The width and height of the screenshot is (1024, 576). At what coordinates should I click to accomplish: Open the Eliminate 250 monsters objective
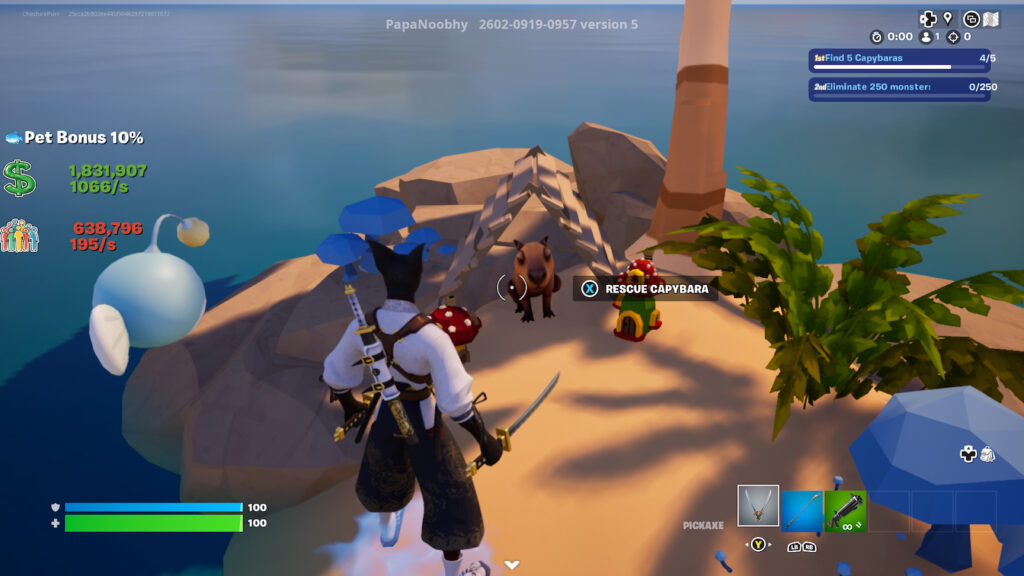coord(899,88)
